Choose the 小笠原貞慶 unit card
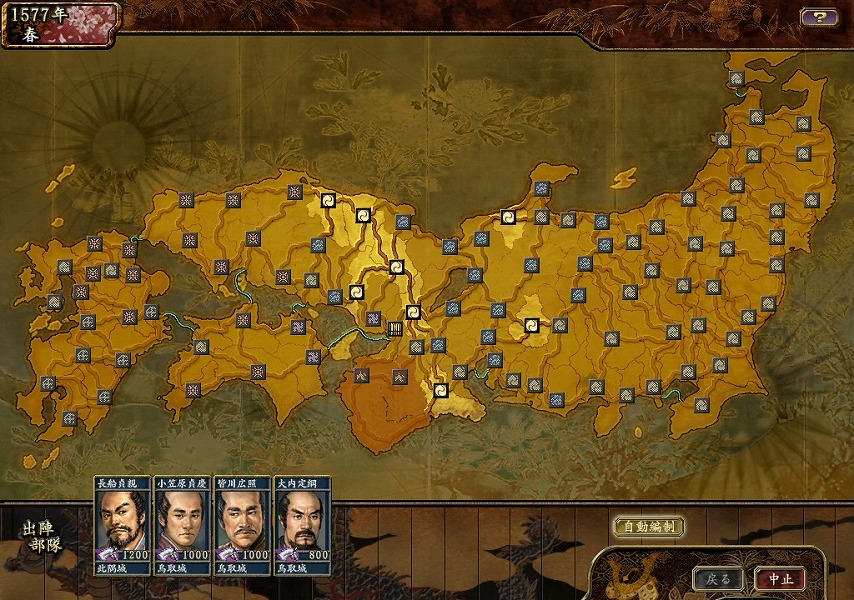The height and width of the screenshot is (600, 854). 181,525
